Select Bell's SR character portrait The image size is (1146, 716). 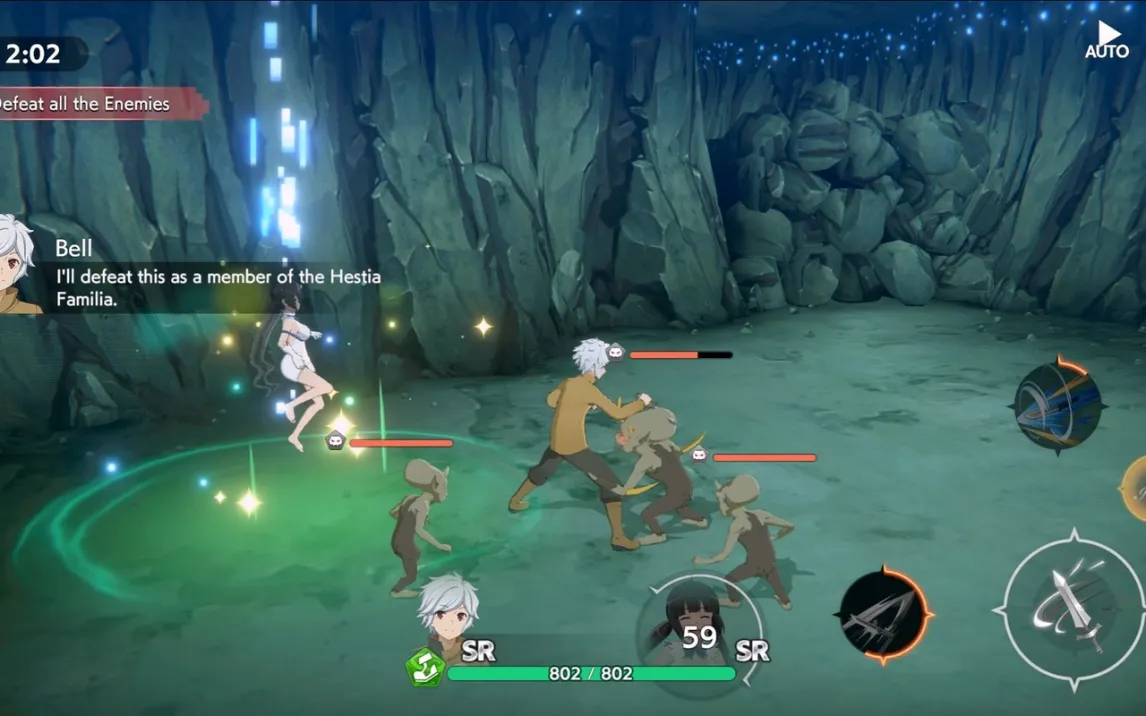pos(447,611)
